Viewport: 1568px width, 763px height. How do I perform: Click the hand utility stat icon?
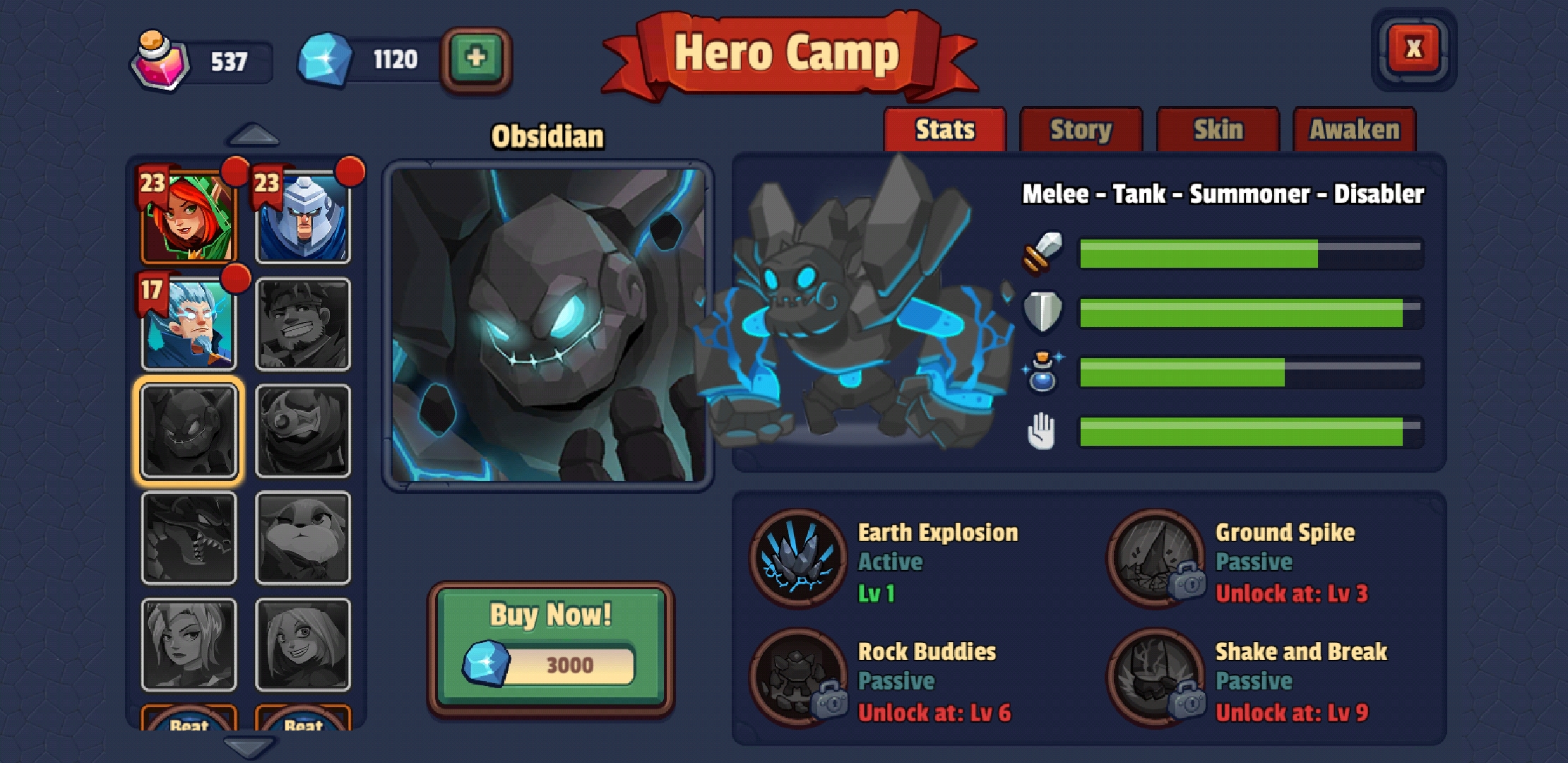click(1043, 428)
